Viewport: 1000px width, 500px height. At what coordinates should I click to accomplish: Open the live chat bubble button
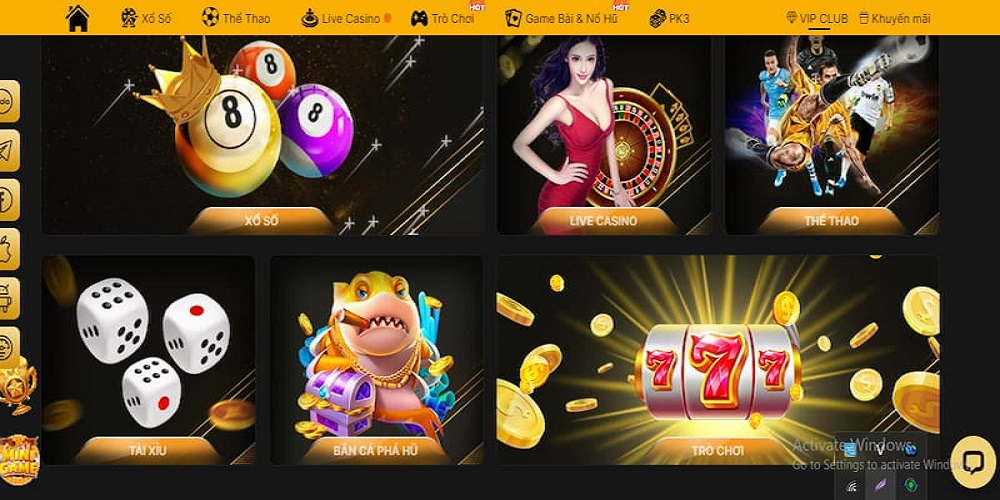point(972,461)
